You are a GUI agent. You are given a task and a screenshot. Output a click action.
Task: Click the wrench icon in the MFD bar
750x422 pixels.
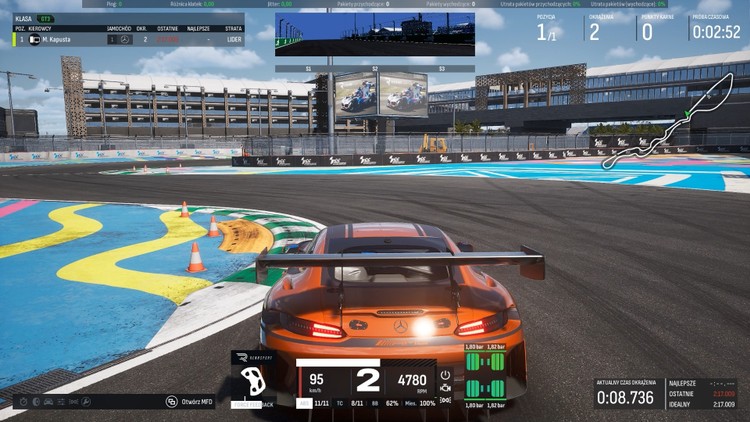point(88,402)
